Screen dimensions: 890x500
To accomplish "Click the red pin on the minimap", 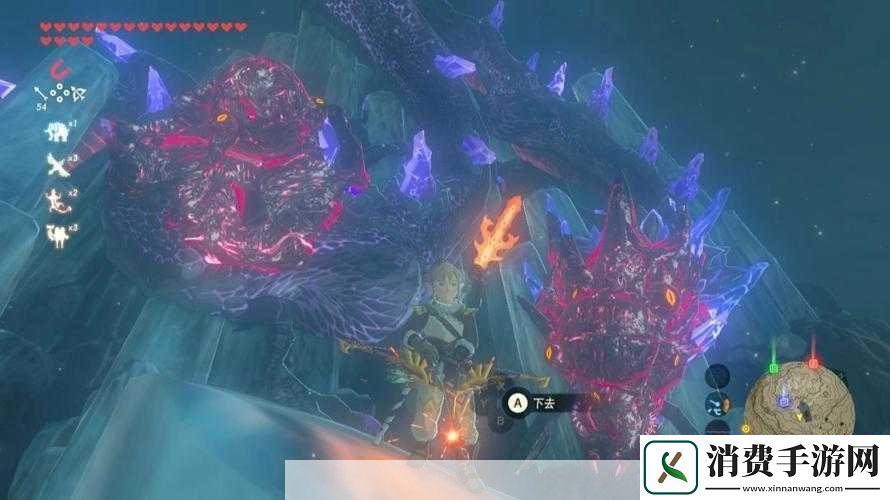I will 813,365.
